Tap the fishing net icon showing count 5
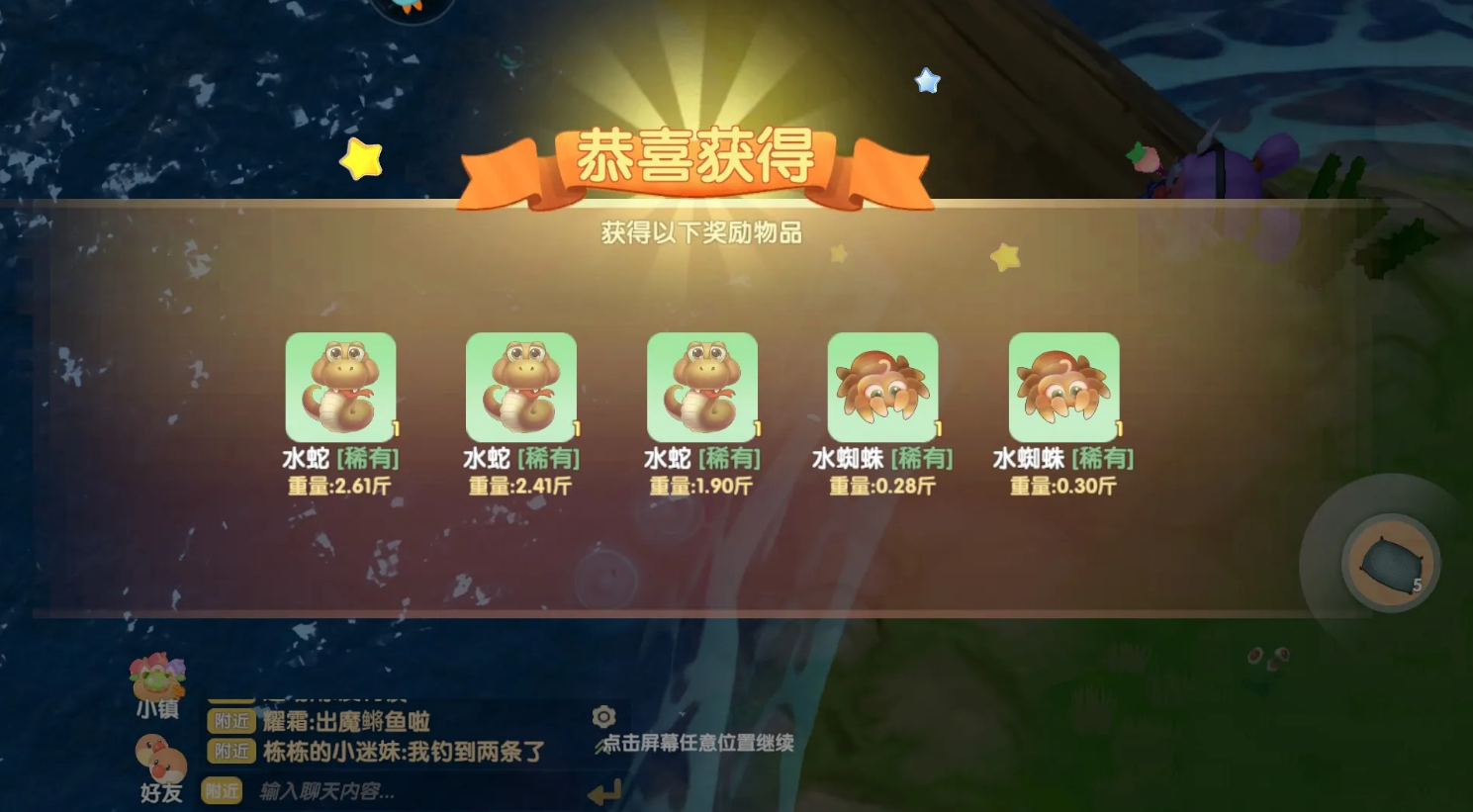Viewport: 1473px width, 812px height. coord(1389,564)
